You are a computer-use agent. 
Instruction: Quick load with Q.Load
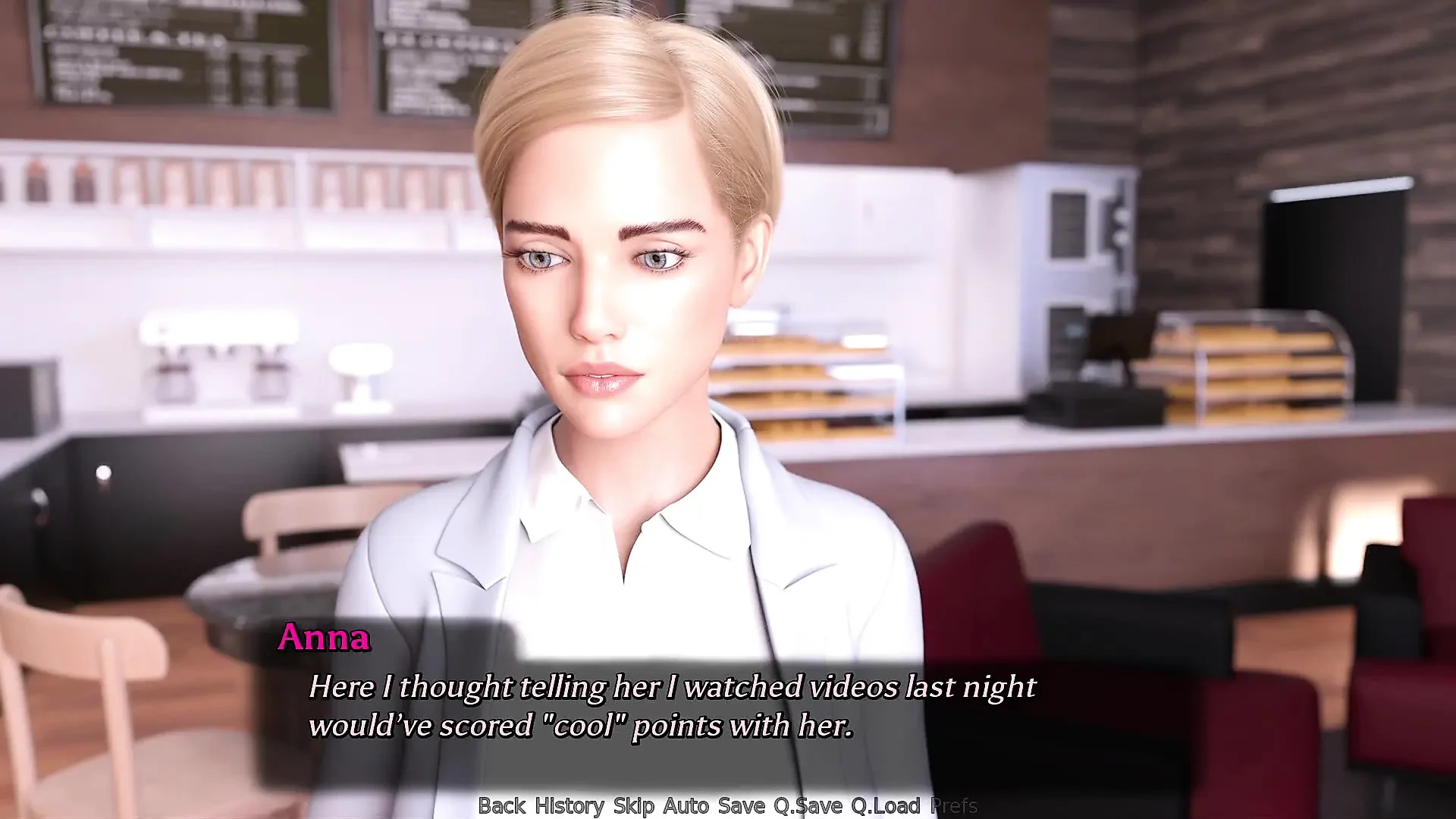point(885,805)
